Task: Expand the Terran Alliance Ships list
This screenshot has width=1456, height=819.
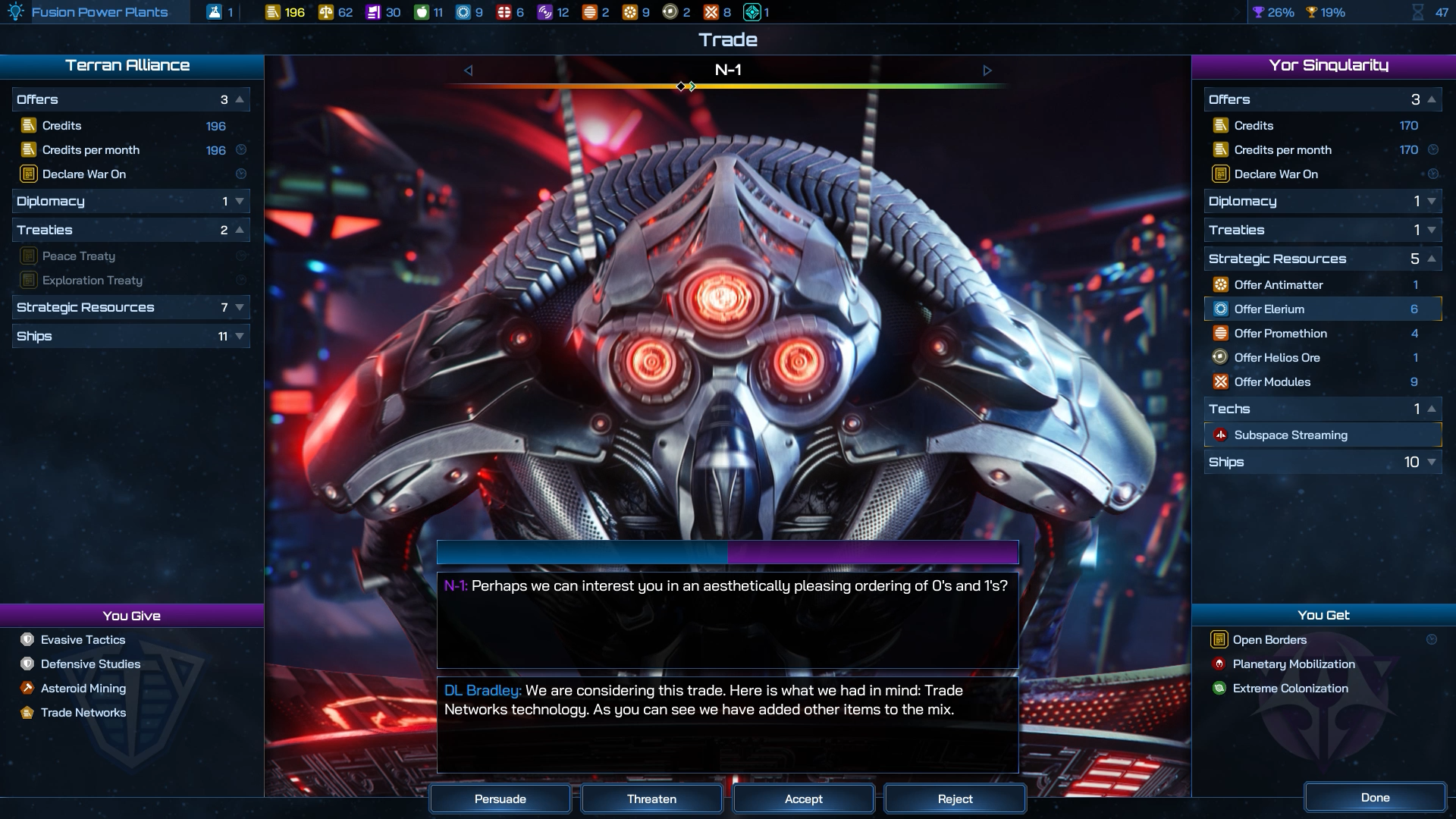Action: click(x=130, y=336)
